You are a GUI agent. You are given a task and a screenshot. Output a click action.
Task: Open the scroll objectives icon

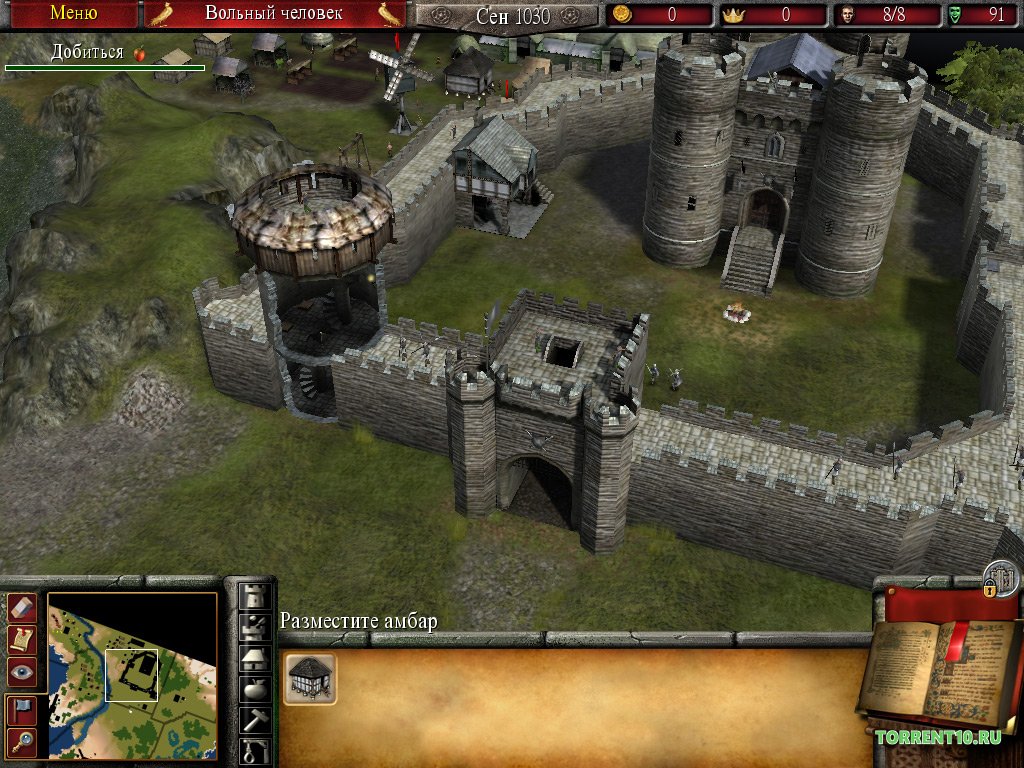(22, 639)
